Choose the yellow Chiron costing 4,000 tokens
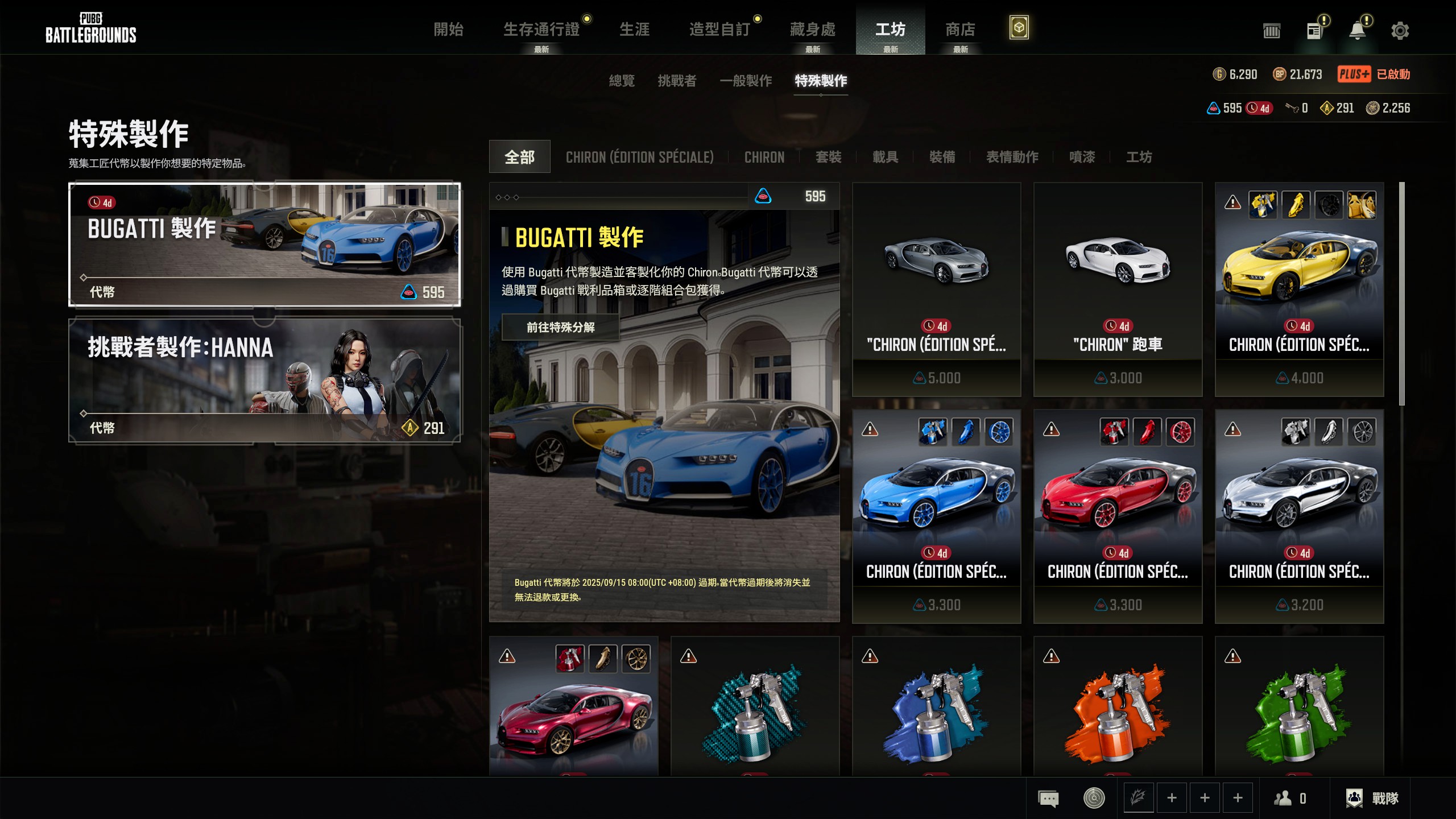The image size is (1456, 819). [1299, 289]
